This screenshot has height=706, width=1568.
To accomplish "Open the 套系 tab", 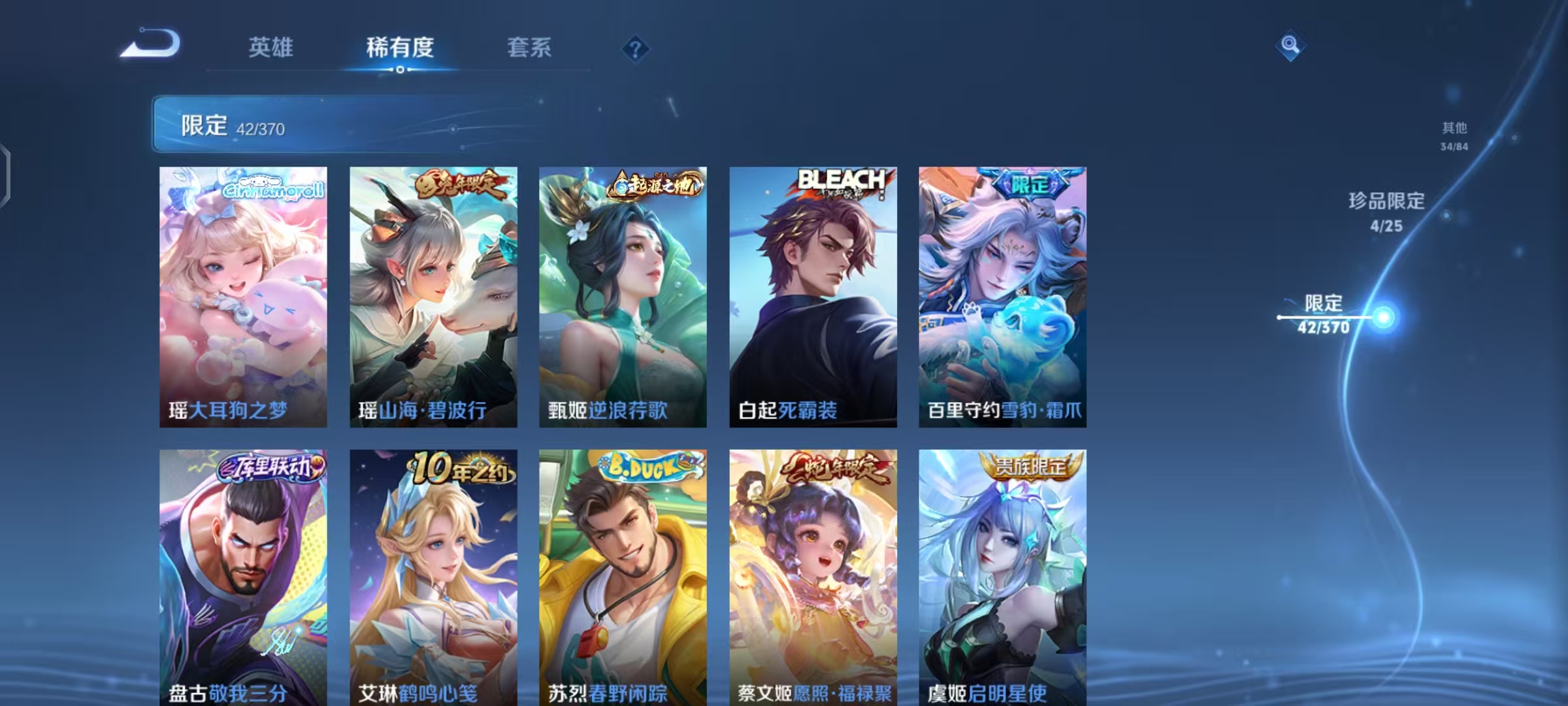I will click(529, 47).
